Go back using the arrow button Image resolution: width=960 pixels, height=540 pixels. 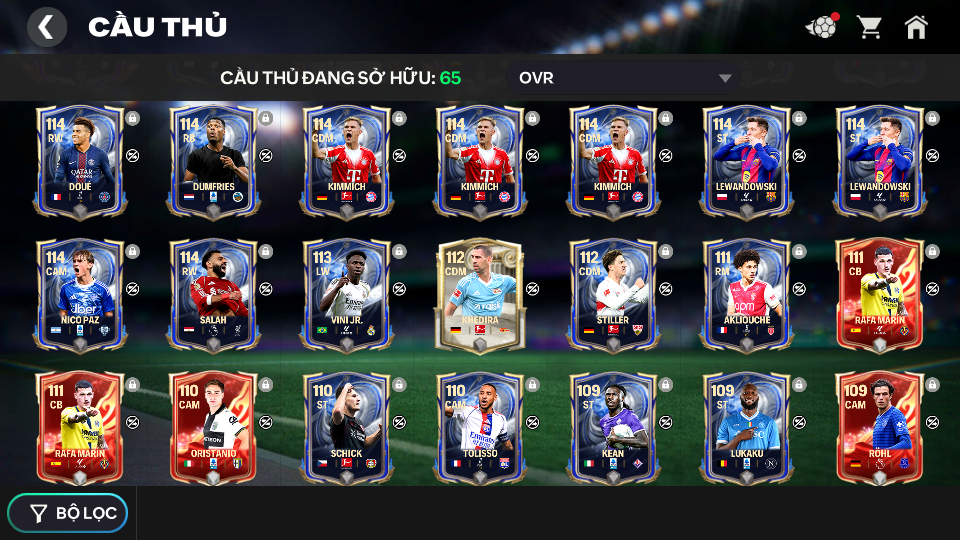click(46, 27)
